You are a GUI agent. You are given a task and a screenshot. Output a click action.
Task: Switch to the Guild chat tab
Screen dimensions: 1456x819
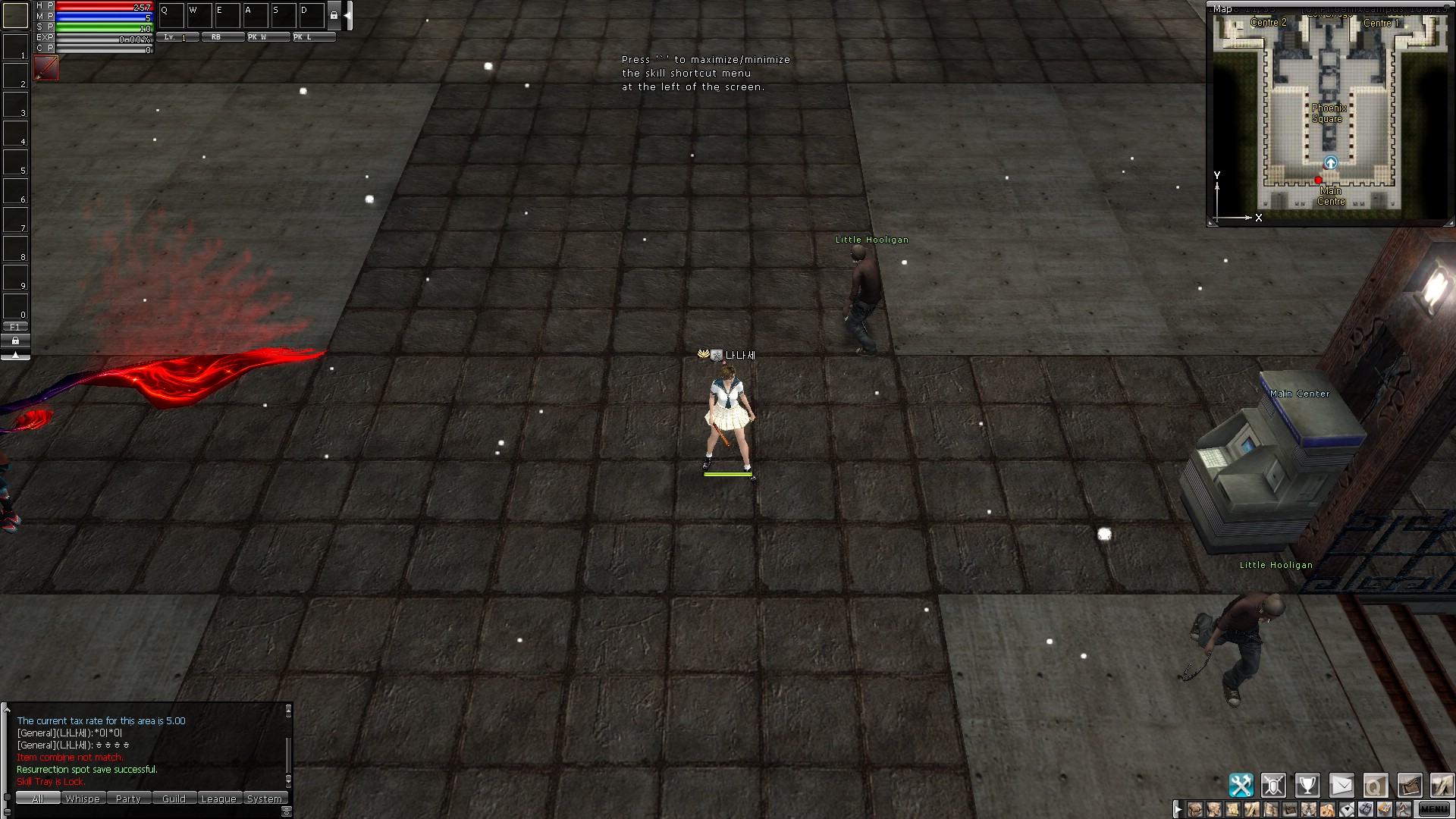click(174, 798)
